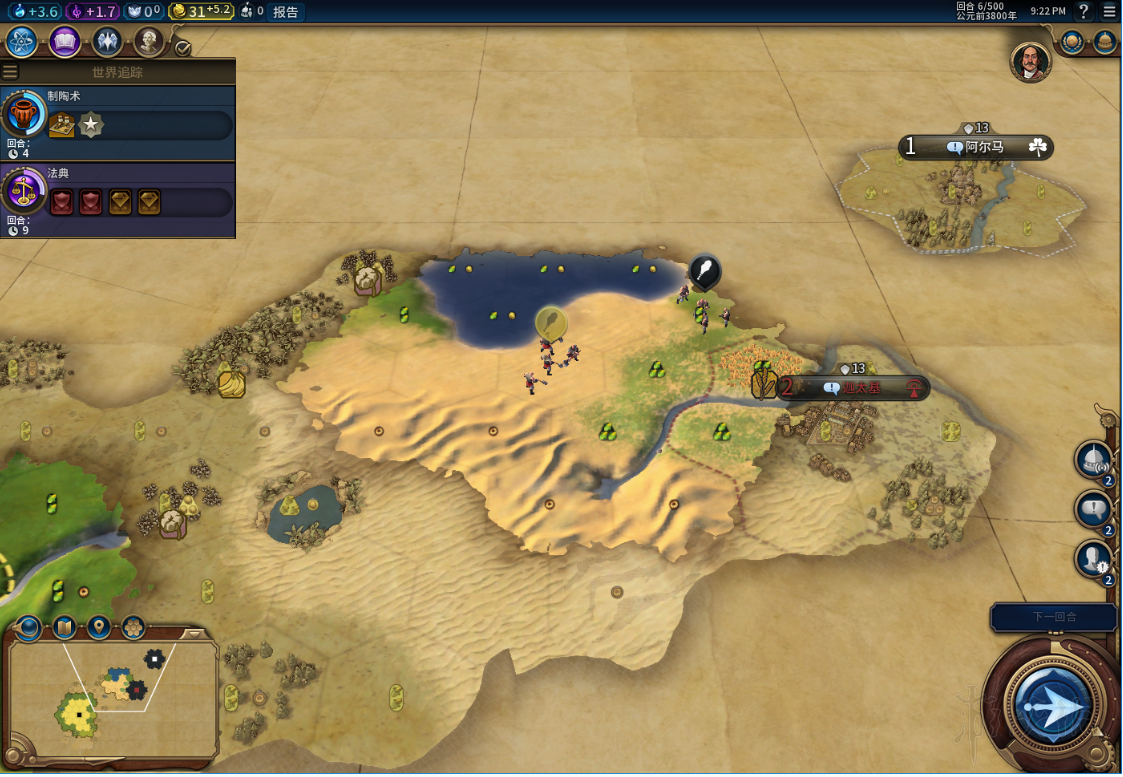
Task: Open the 报告 reports panel
Action: 285,12
